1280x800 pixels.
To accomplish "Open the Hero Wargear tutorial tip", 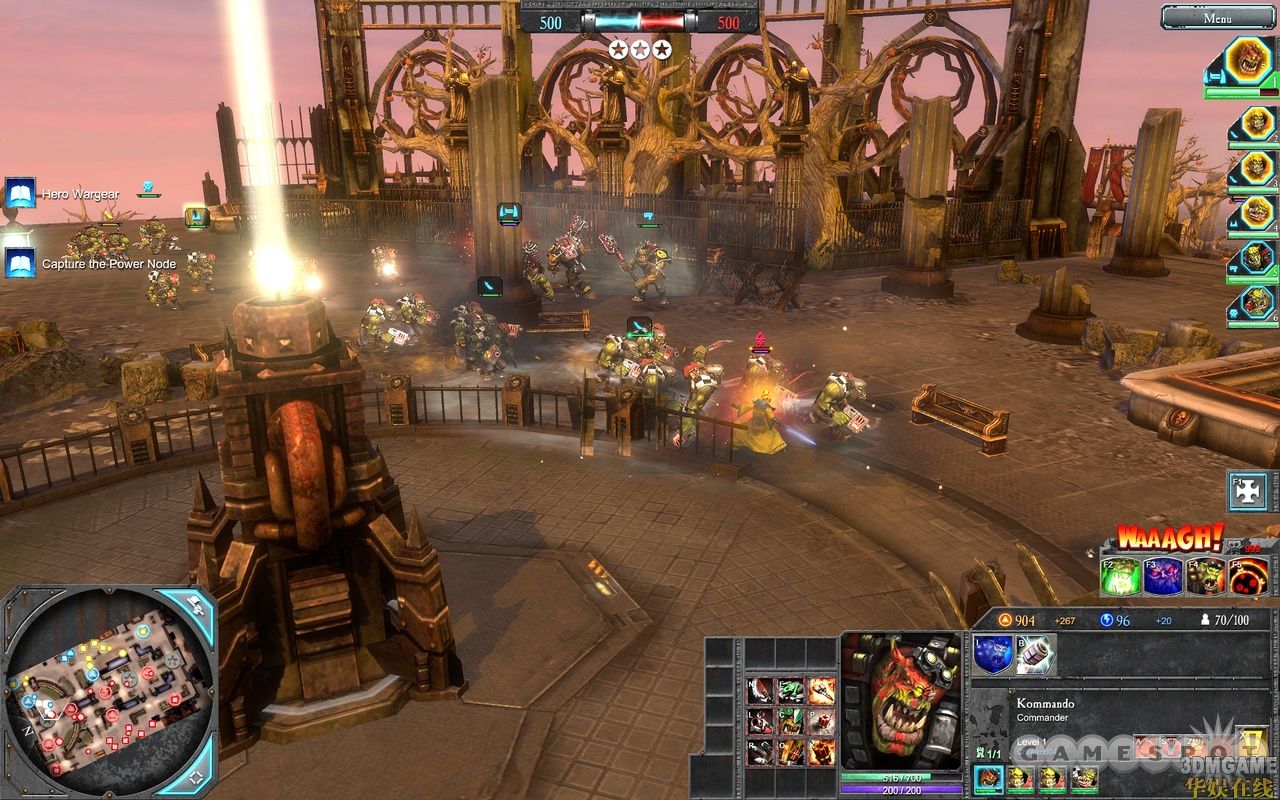I will point(20,193).
